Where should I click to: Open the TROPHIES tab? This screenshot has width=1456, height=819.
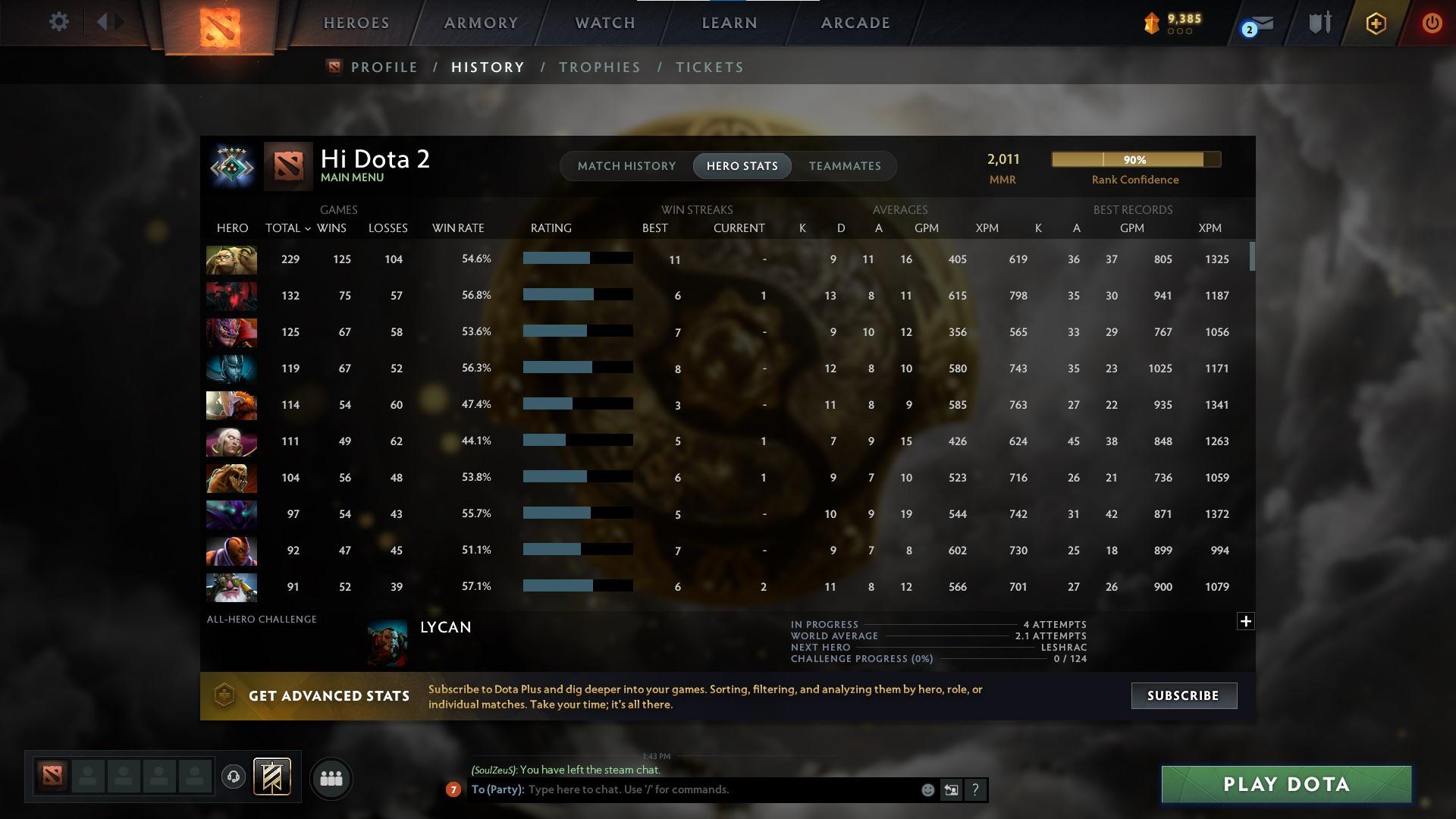click(599, 67)
